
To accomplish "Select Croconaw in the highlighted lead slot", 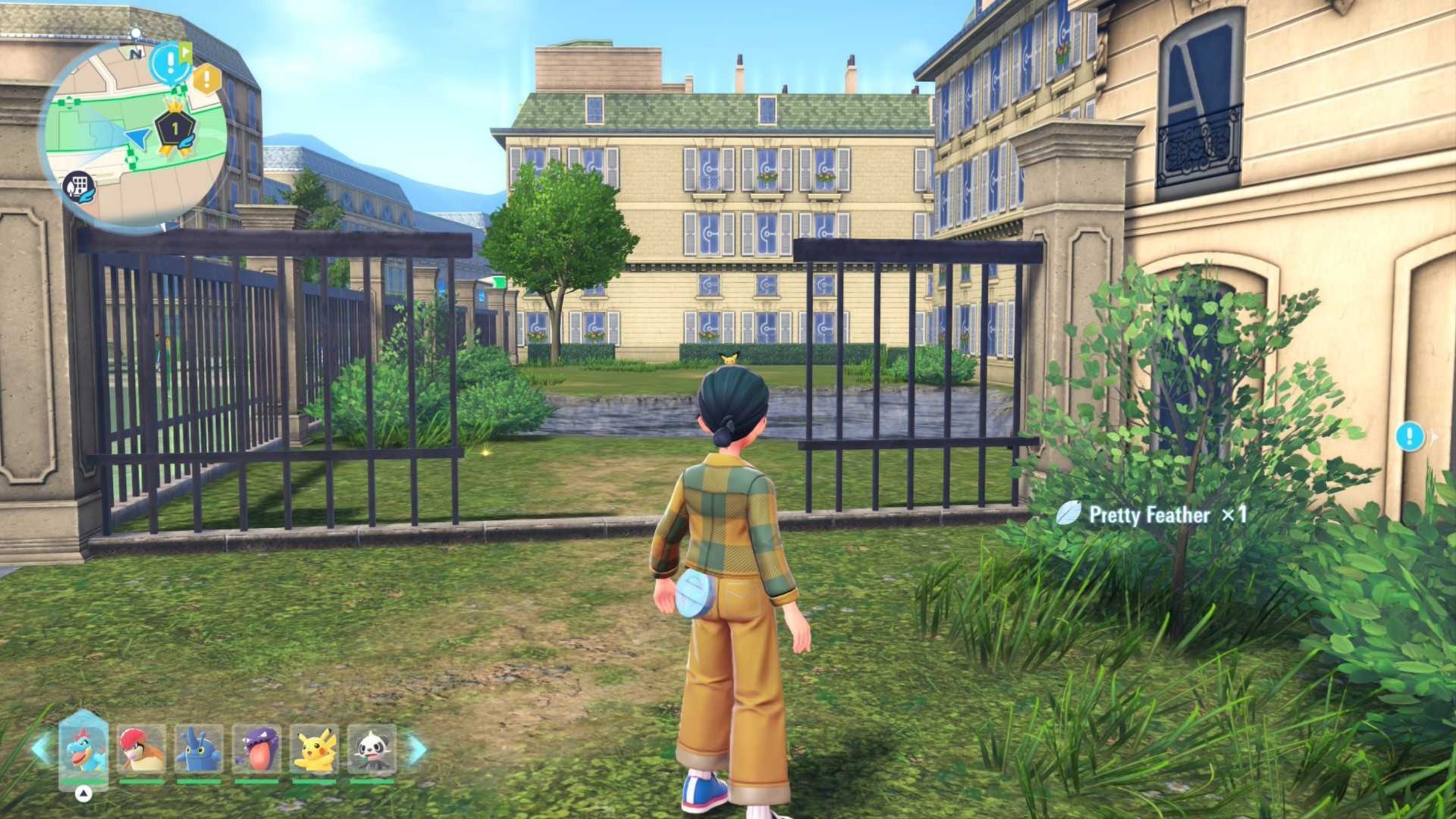I will click(84, 748).
